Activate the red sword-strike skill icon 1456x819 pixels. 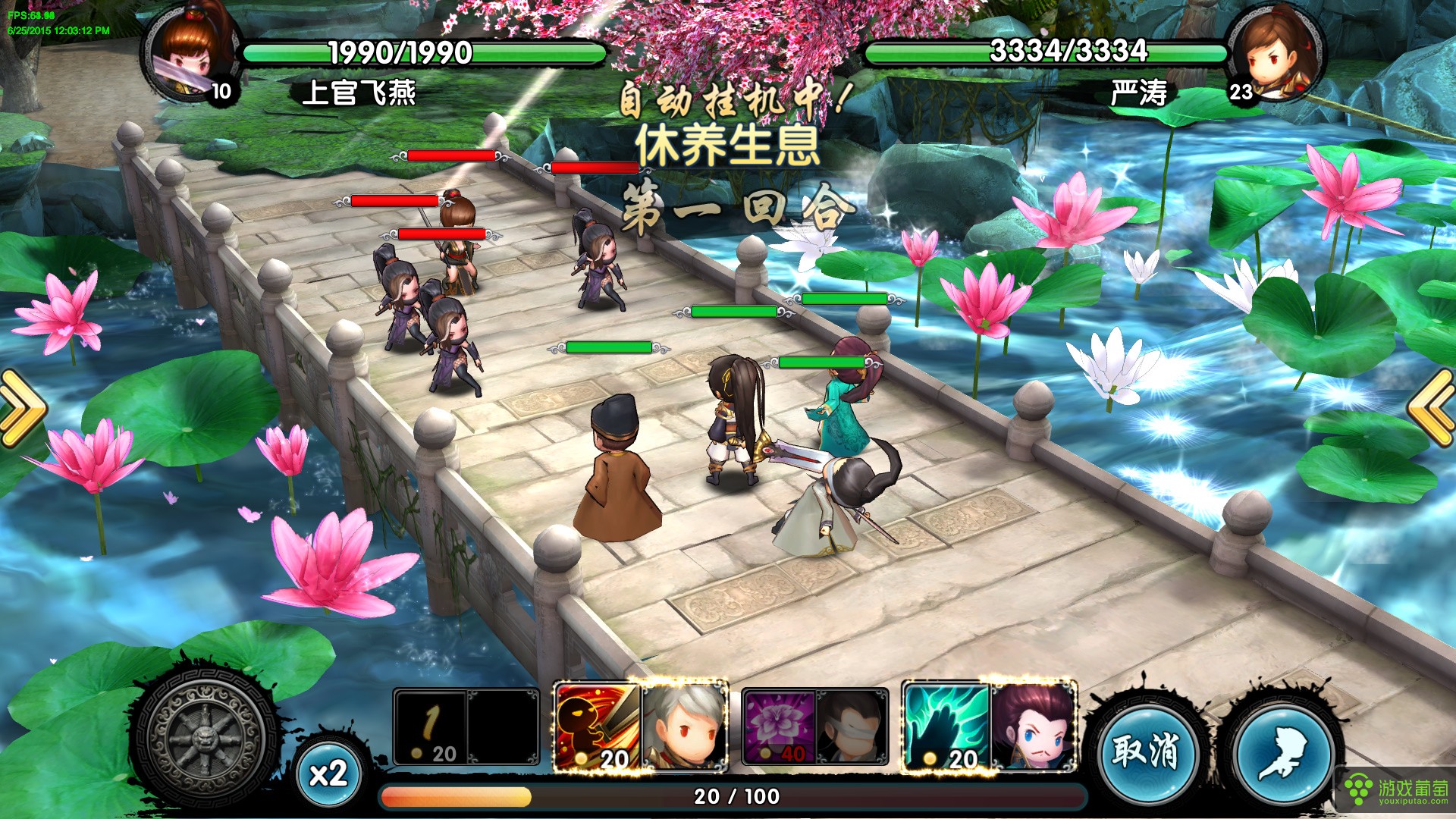598,727
